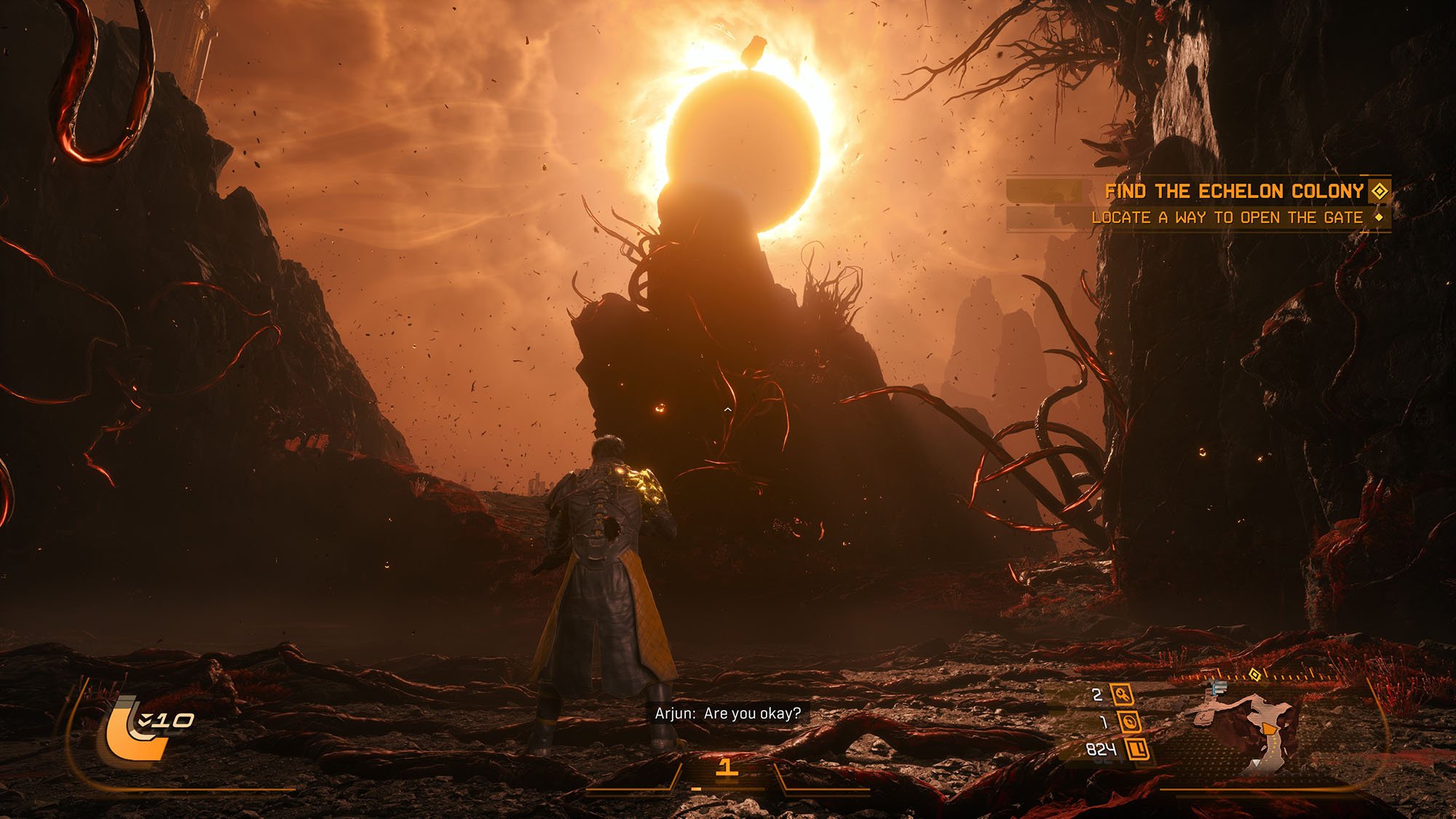Select the Find the Echelon Colony objective

pos(1233,191)
